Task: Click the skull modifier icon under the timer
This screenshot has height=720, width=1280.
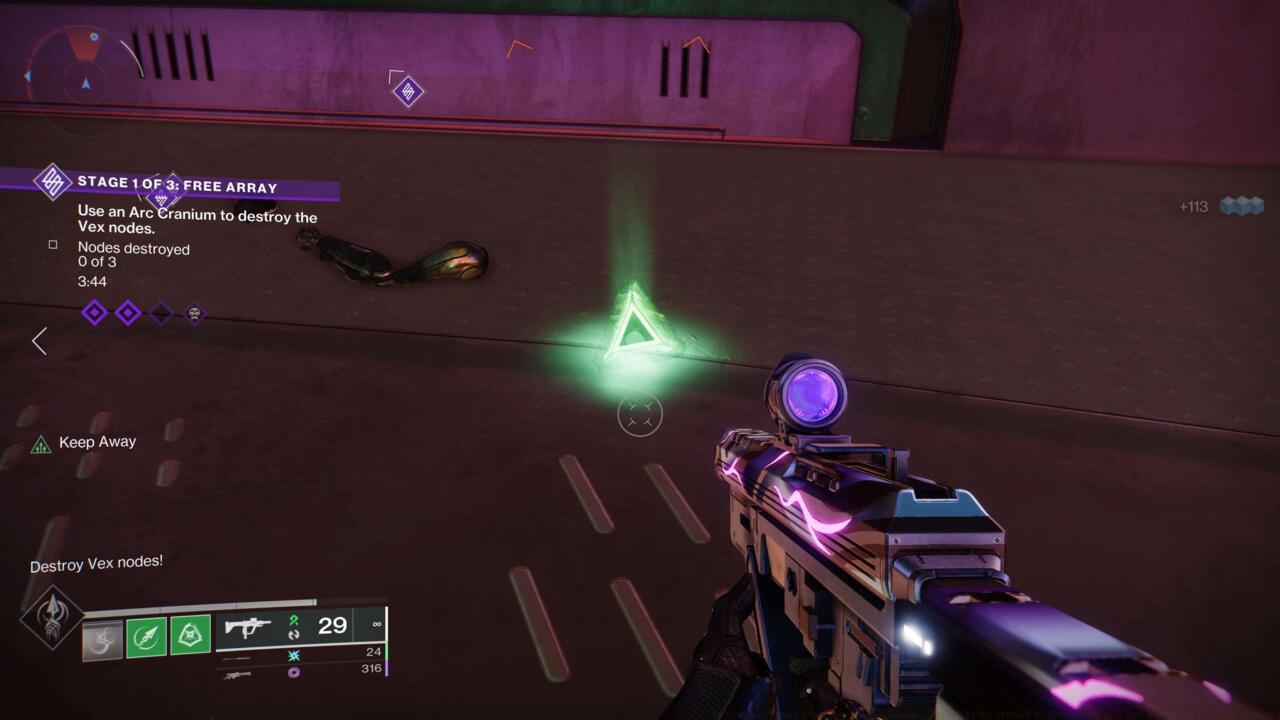Action: point(195,313)
